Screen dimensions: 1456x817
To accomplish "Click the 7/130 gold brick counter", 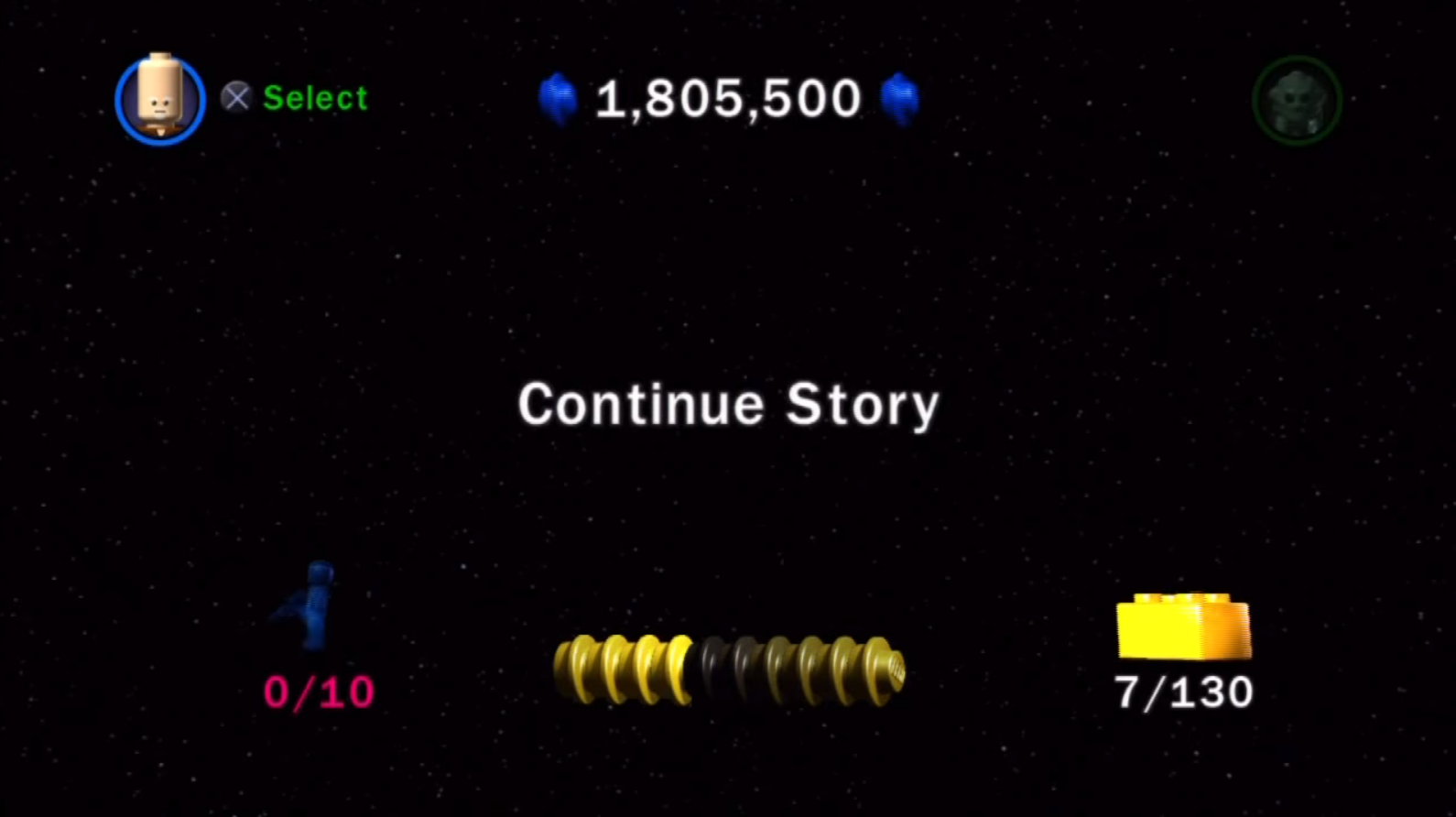I will point(1183,692).
